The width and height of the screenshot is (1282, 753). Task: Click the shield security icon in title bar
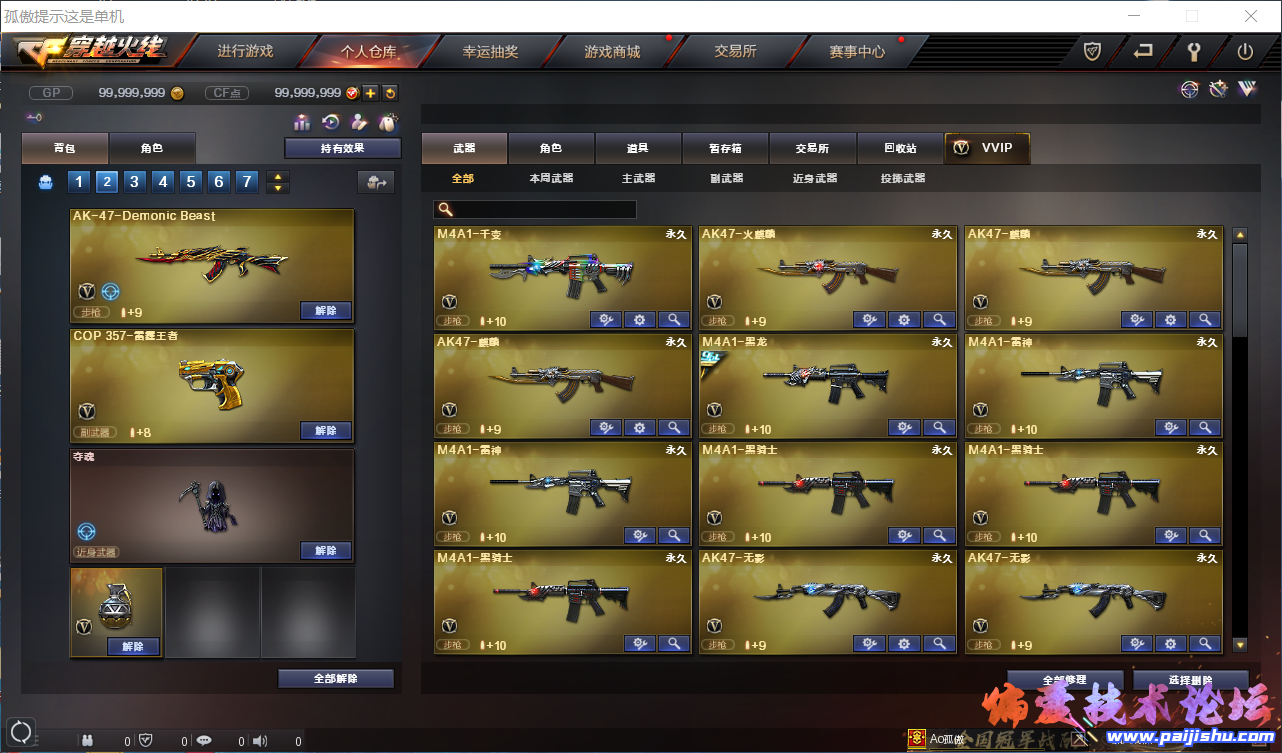point(1091,51)
